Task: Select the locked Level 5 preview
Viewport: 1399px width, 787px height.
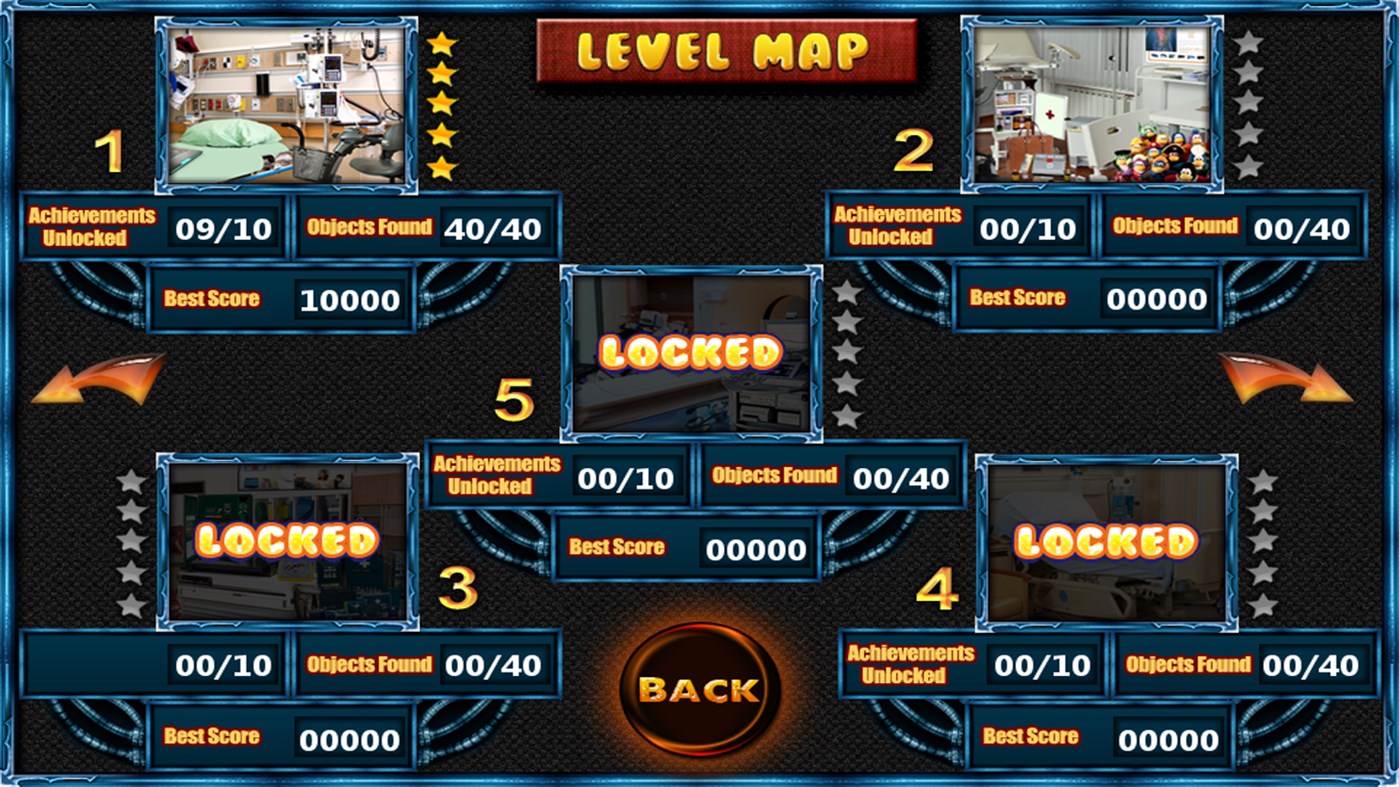Action: (x=692, y=355)
